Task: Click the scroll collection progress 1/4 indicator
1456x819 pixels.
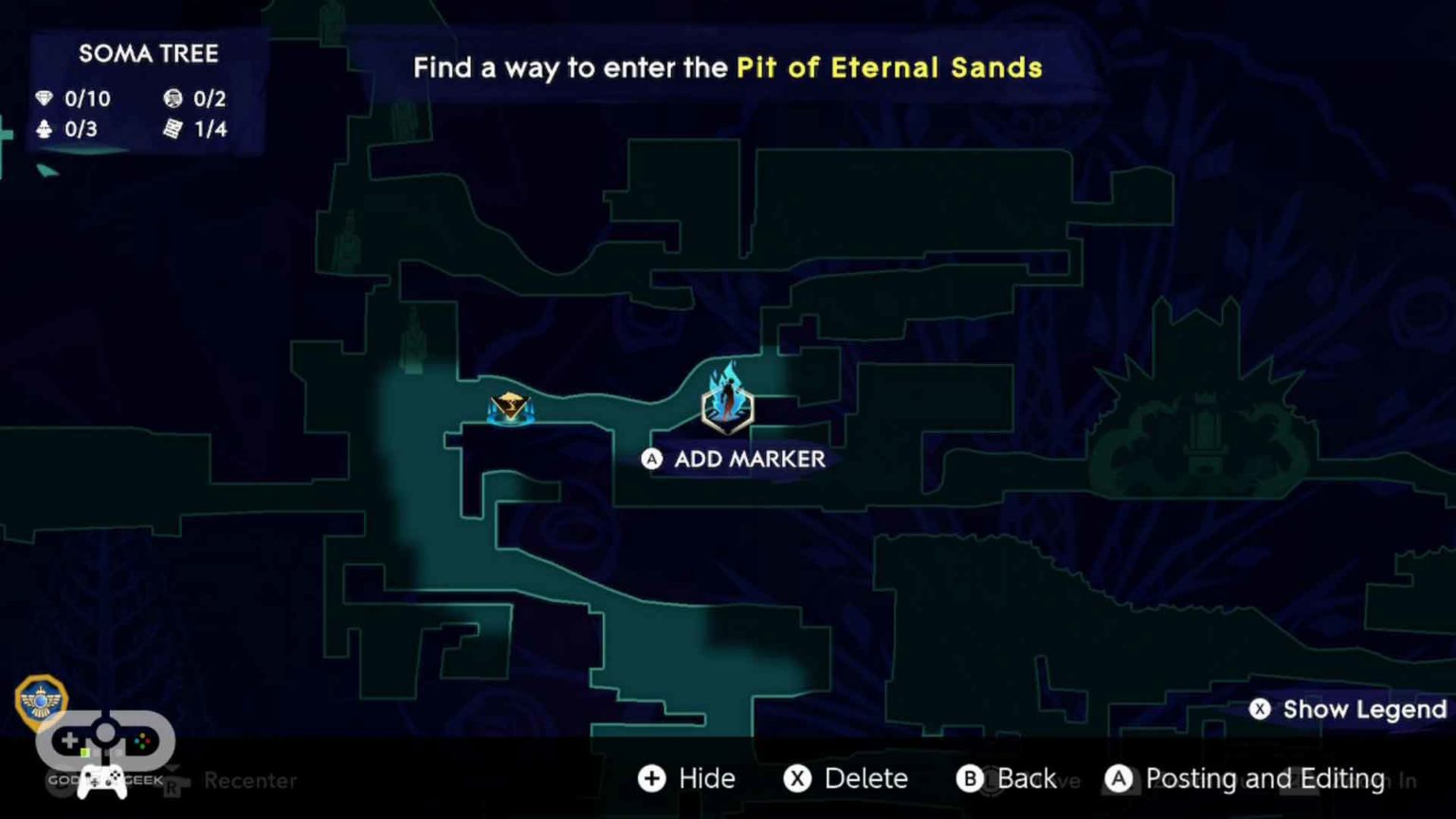Action: click(209, 129)
